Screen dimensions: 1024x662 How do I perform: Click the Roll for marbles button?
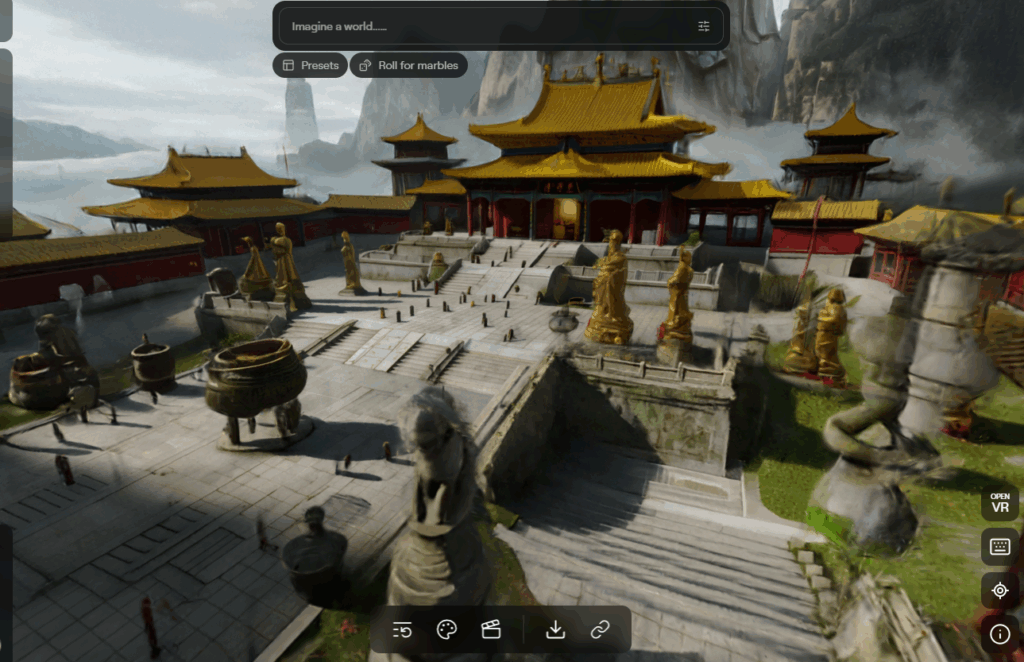(408, 65)
